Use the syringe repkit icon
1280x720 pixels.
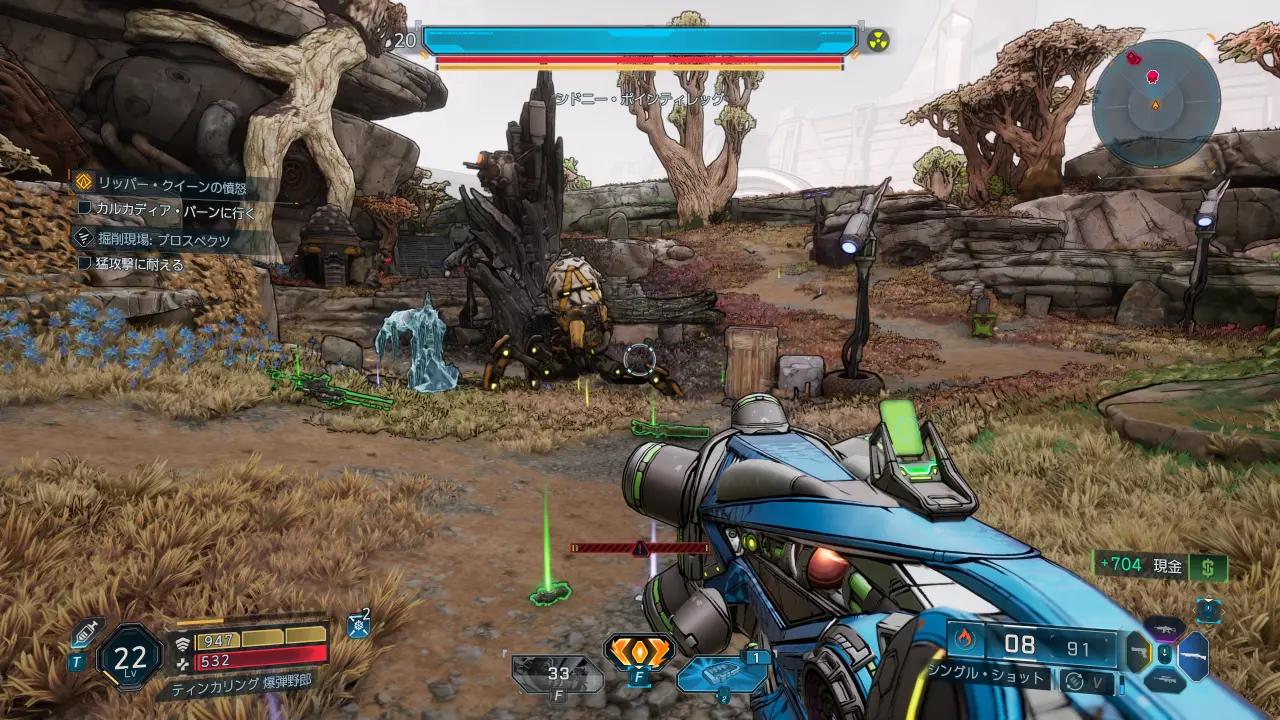point(87,631)
